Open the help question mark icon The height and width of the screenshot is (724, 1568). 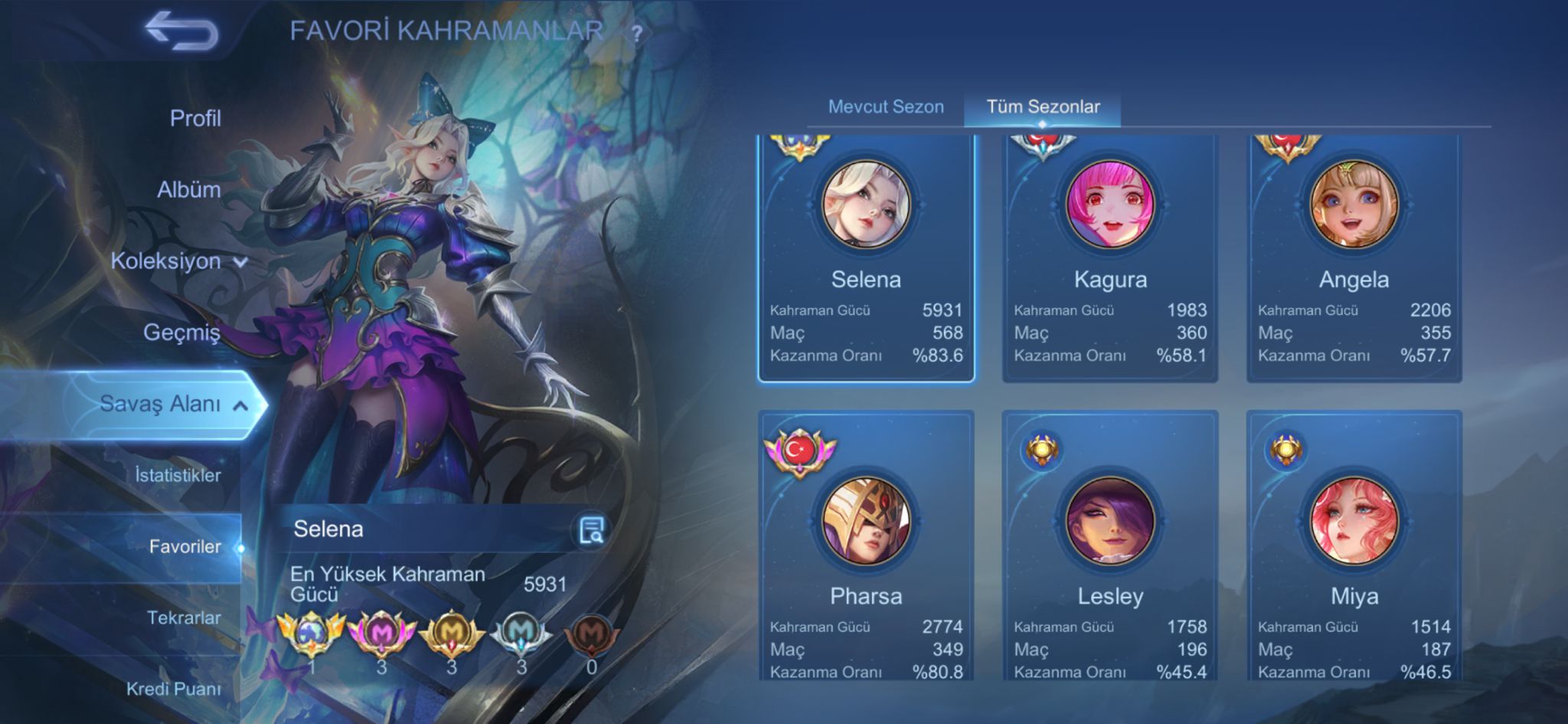[x=635, y=32]
